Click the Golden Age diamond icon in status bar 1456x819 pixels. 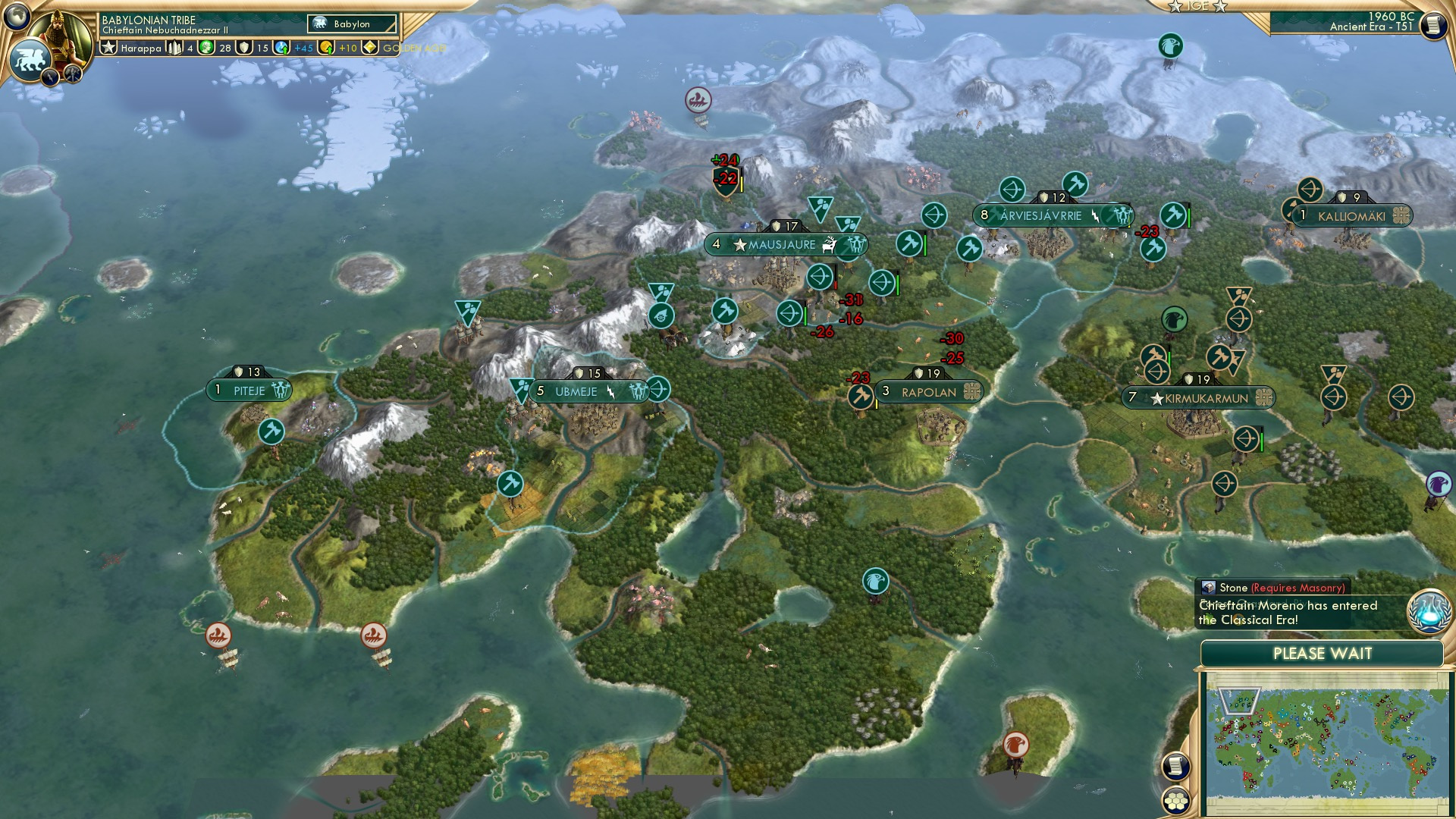[369, 48]
